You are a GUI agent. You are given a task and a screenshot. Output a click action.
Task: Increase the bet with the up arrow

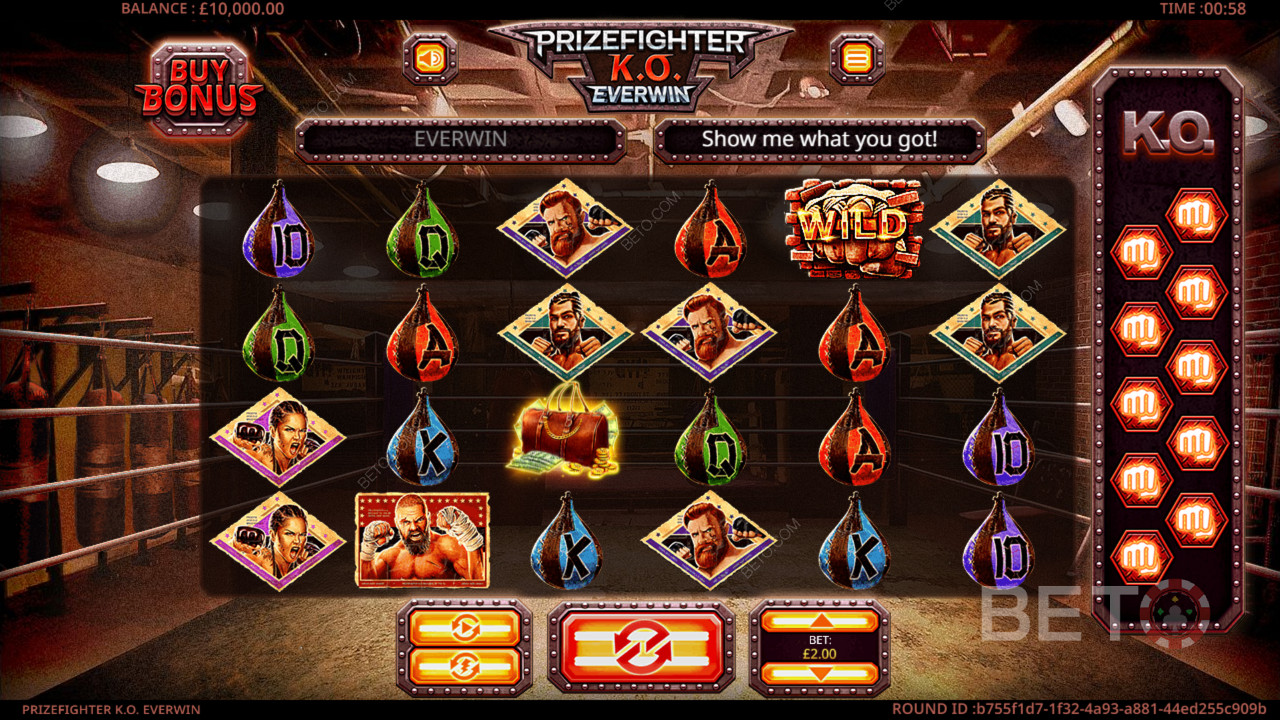(x=819, y=621)
